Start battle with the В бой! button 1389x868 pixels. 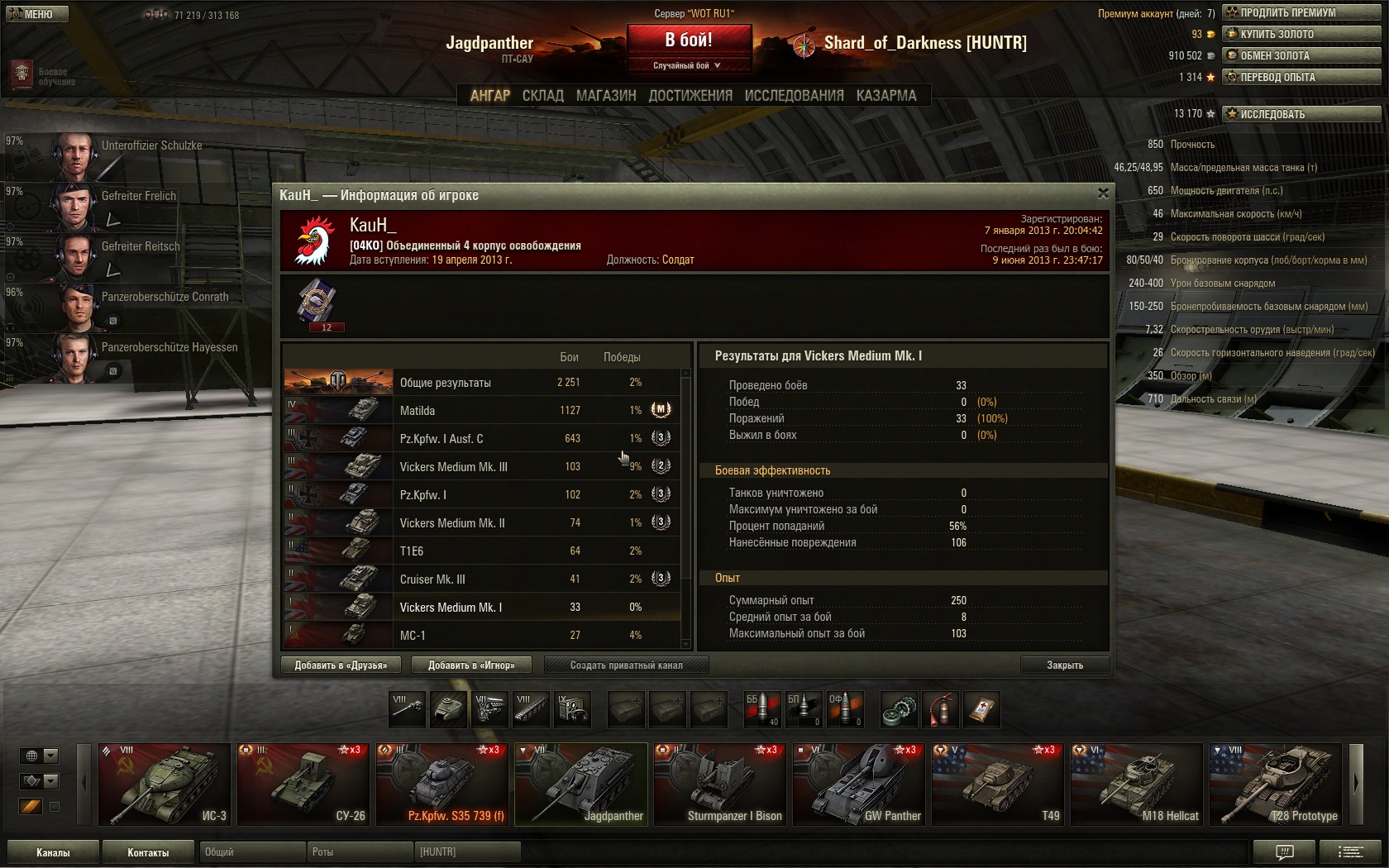[x=689, y=40]
